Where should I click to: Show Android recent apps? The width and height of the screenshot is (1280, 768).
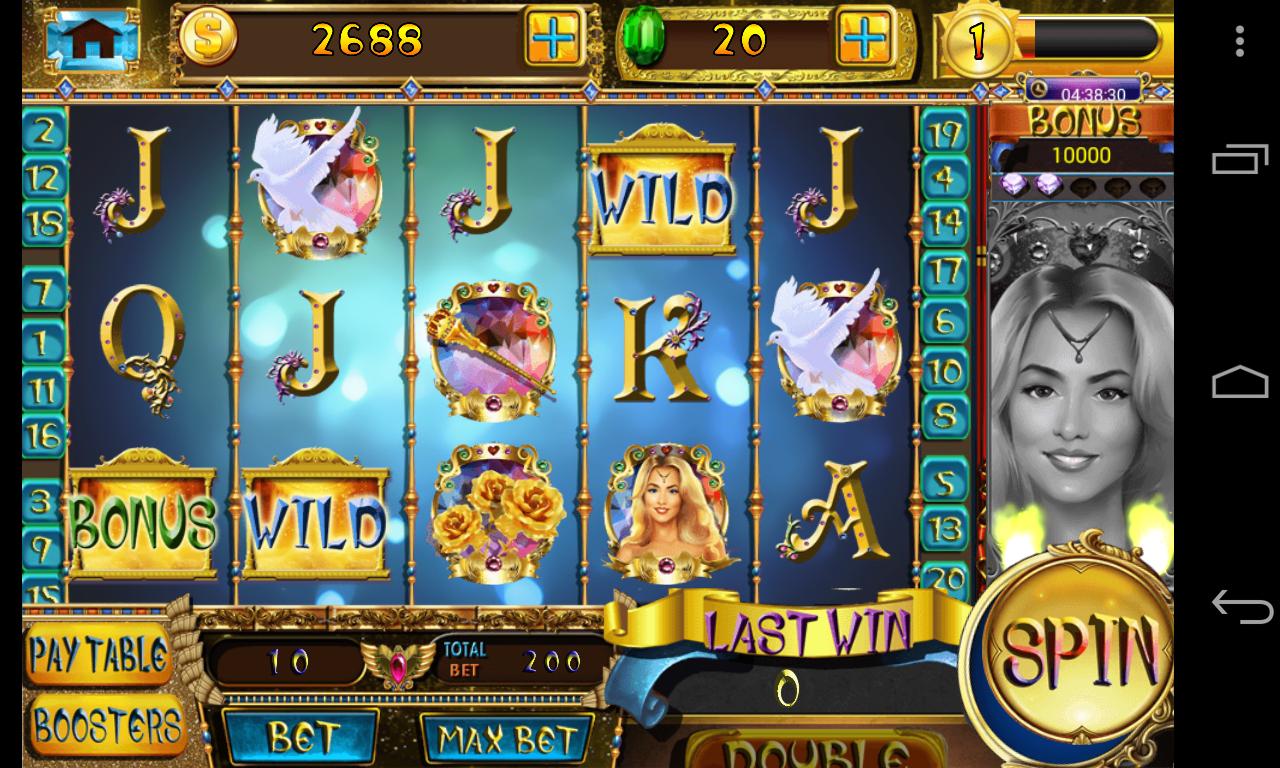[x=1240, y=161]
